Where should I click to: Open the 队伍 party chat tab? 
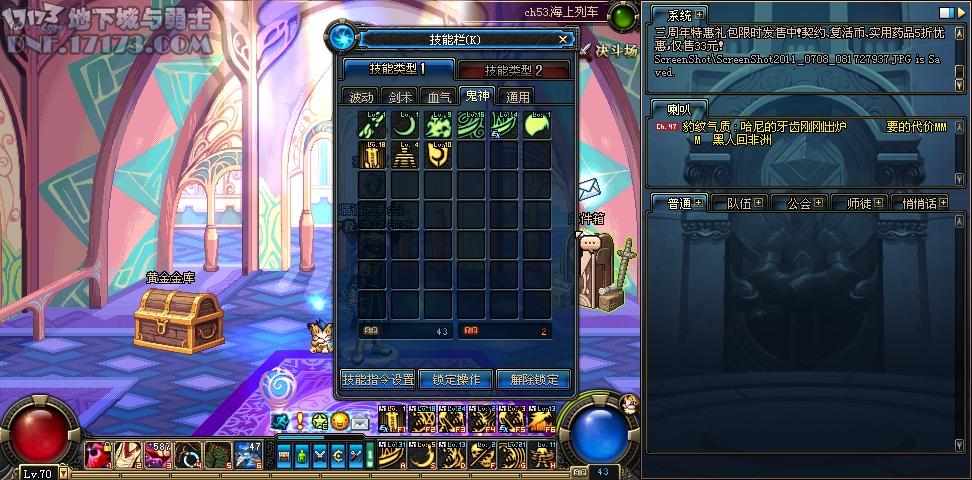[745, 203]
